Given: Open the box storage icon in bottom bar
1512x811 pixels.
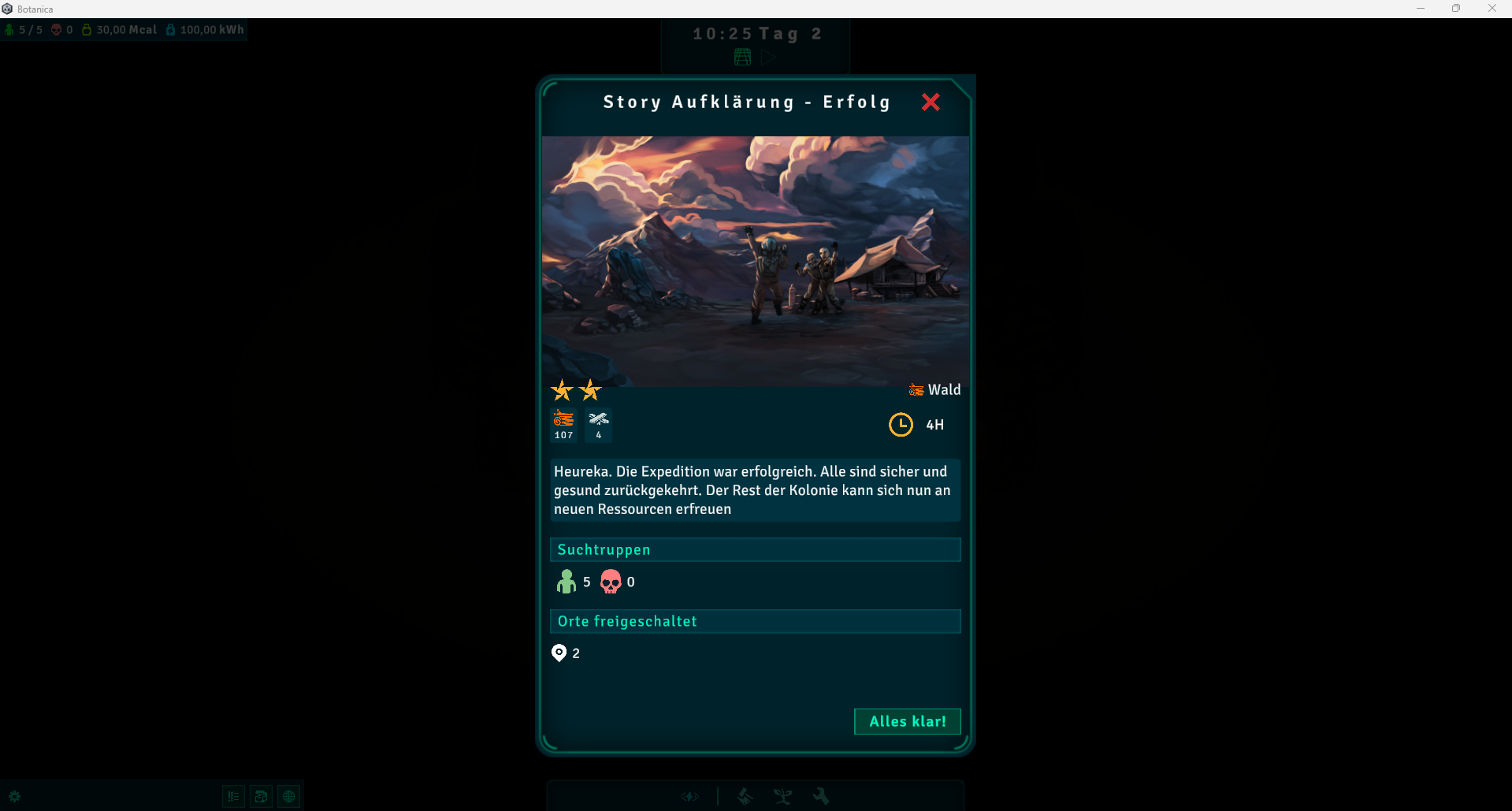Looking at the screenshot, I should (261, 797).
